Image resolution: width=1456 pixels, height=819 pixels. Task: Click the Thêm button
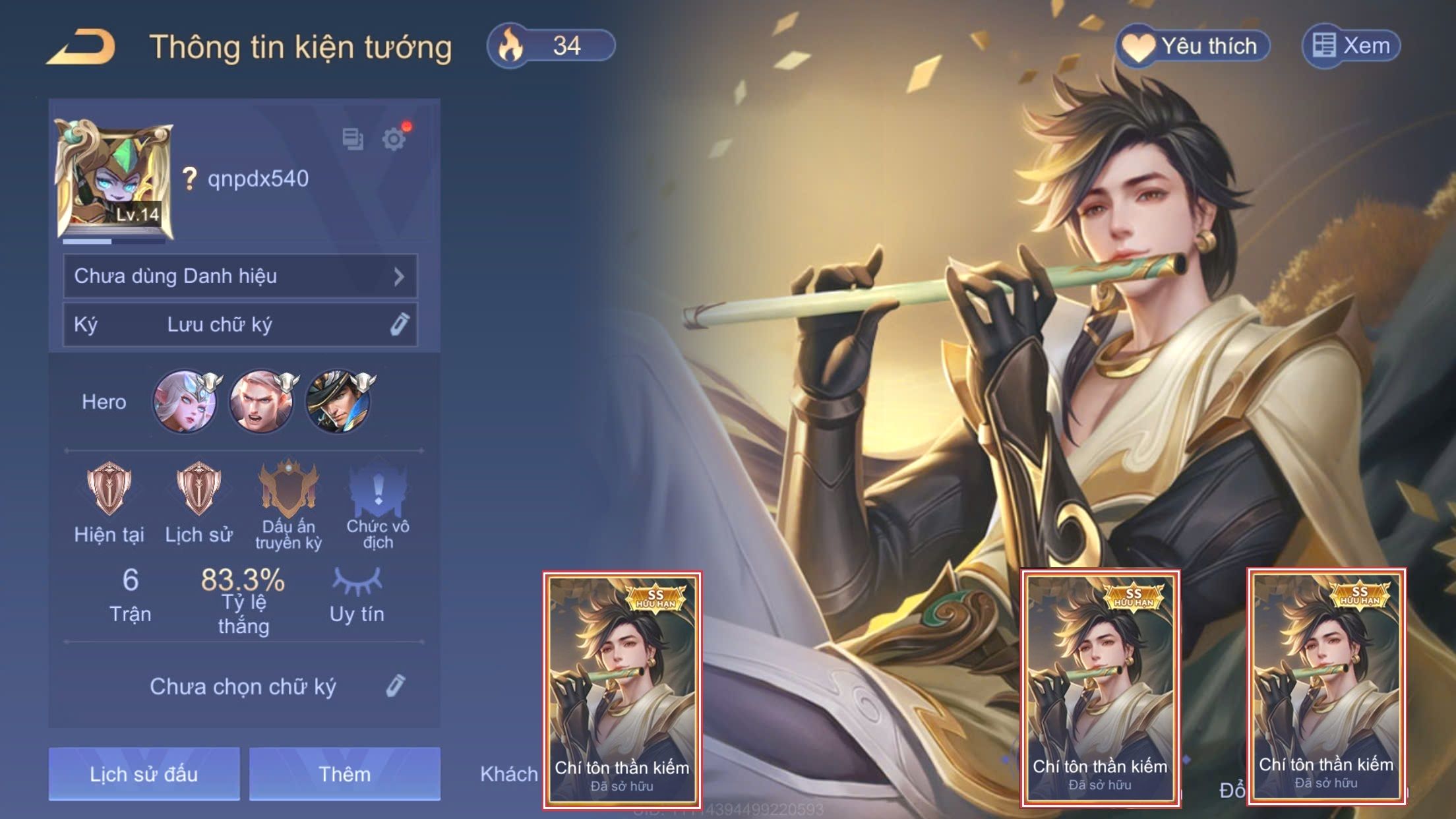pos(344,774)
